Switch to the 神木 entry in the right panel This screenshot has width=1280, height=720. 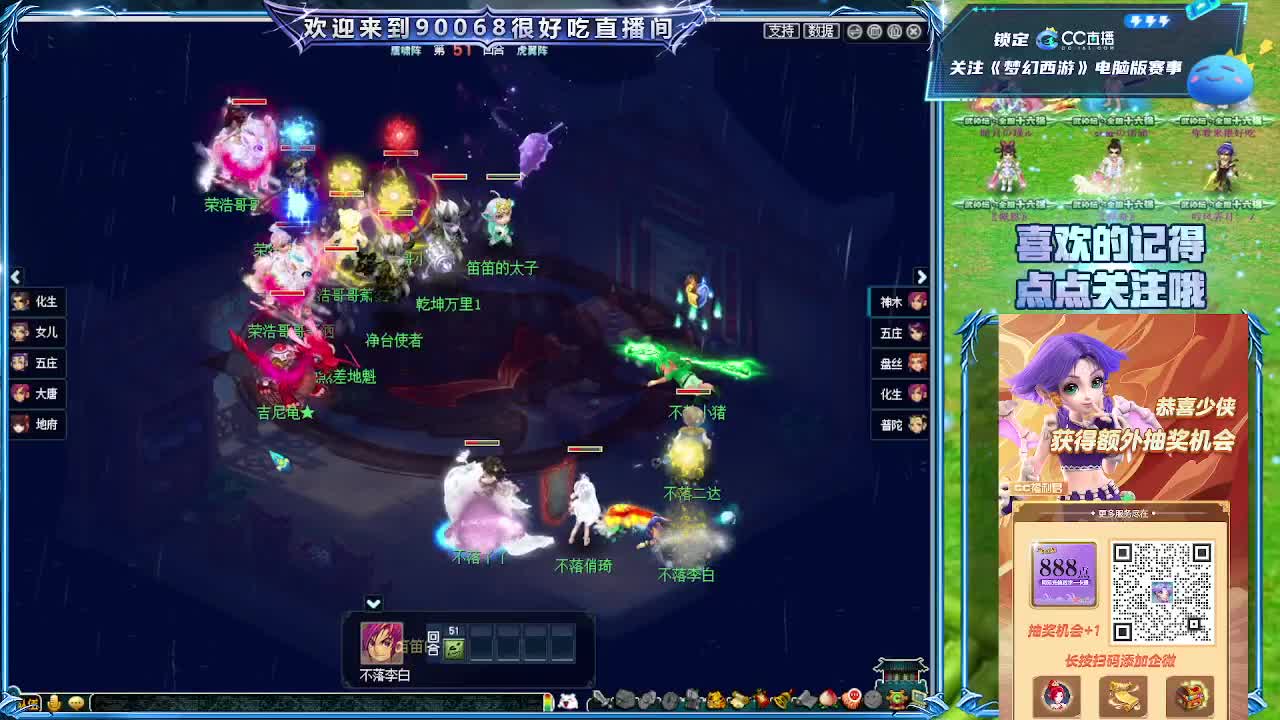point(898,302)
